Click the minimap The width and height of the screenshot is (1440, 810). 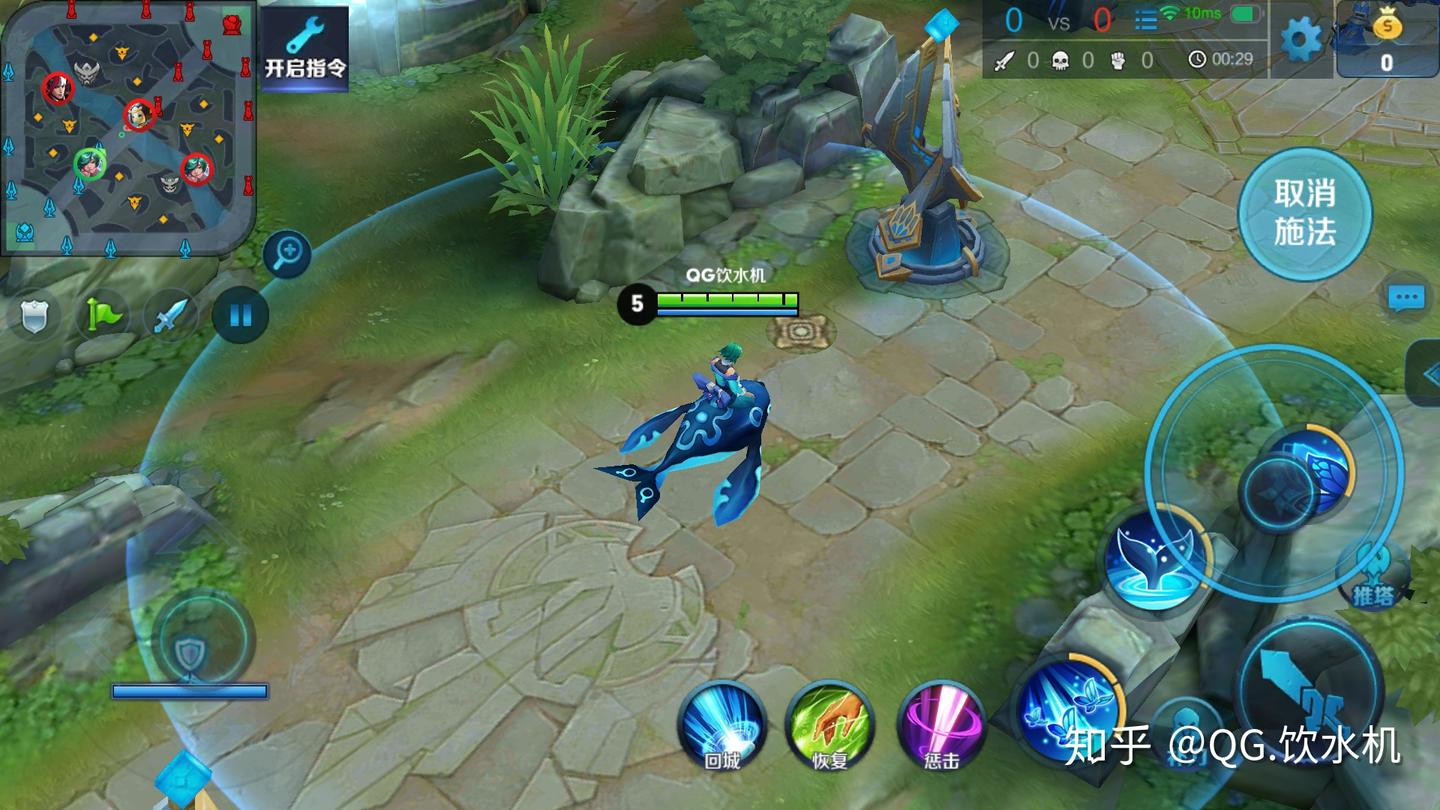(x=128, y=126)
